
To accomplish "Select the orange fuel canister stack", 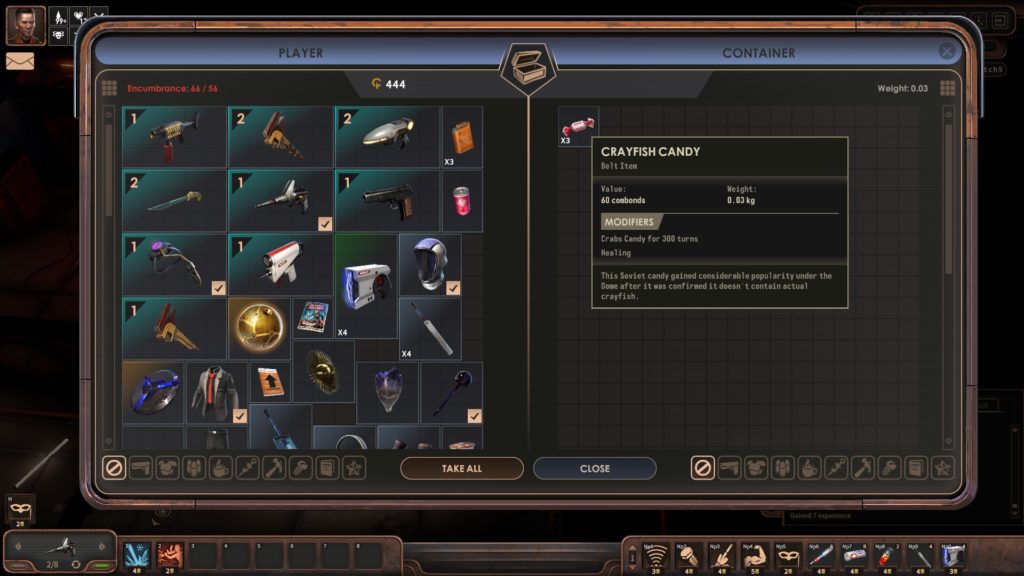I will click(x=461, y=136).
